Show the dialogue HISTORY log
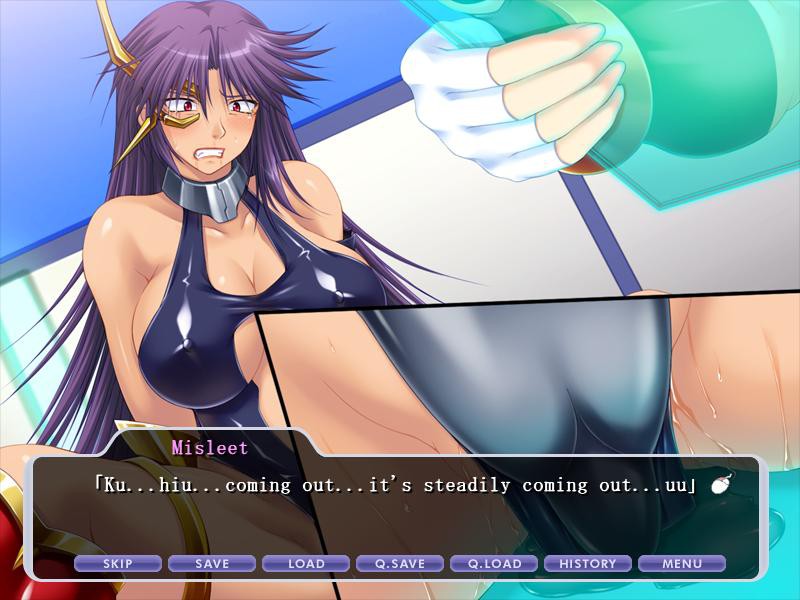The image size is (800, 600). point(588,564)
